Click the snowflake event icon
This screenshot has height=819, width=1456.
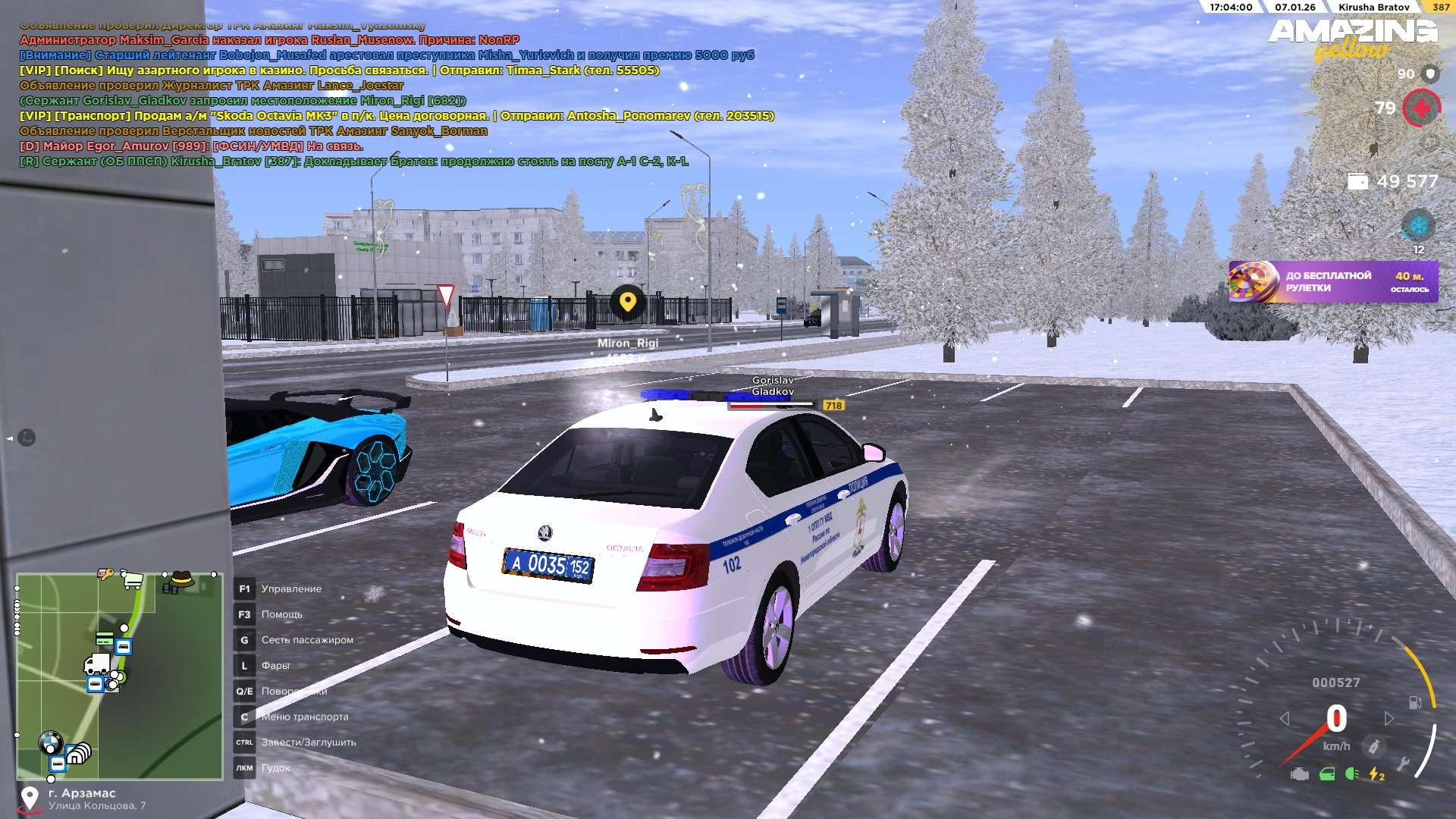[1417, 226]
